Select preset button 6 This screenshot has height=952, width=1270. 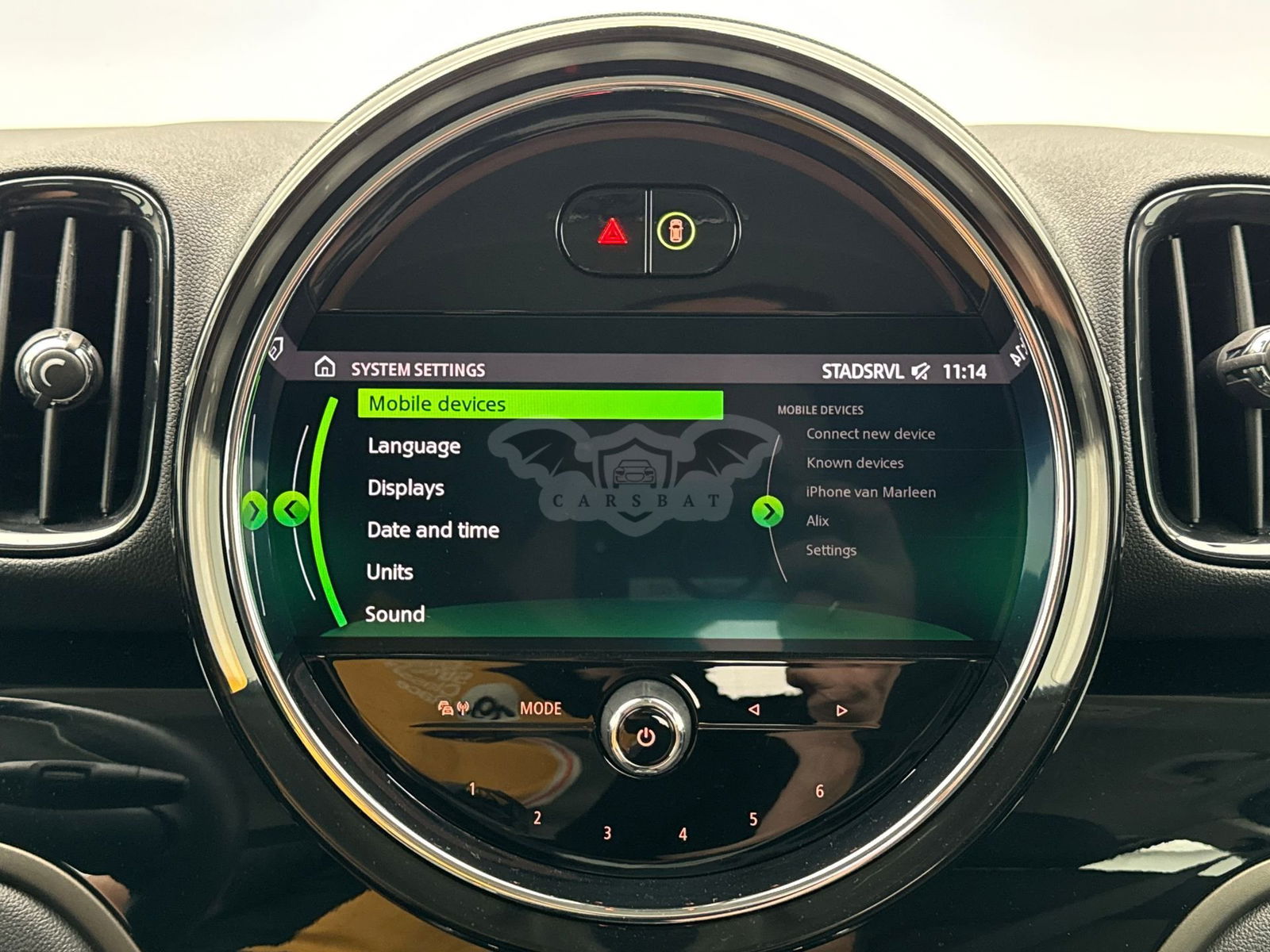pos(819,791)
